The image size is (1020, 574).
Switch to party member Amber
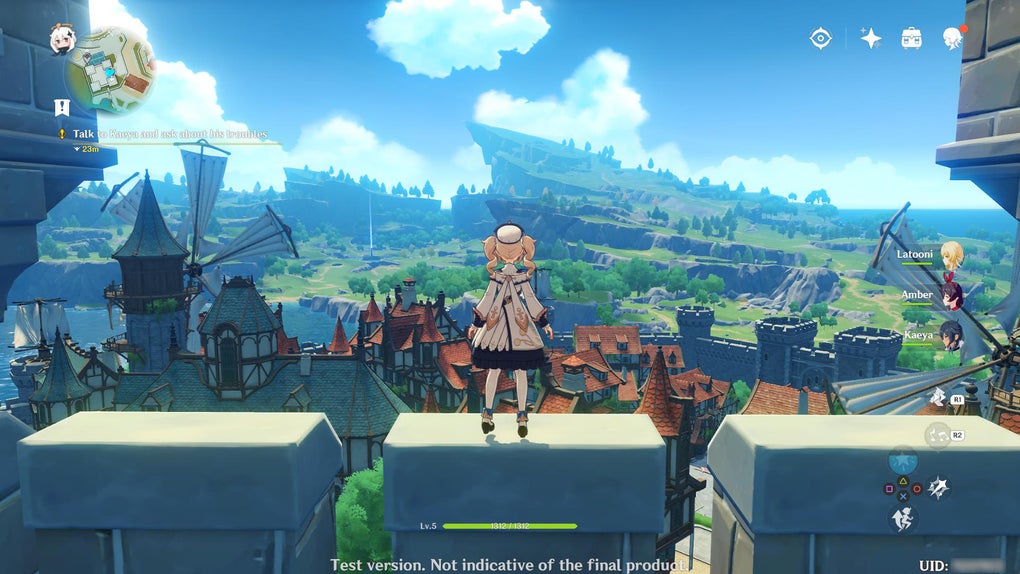click(x=951, y=295)
